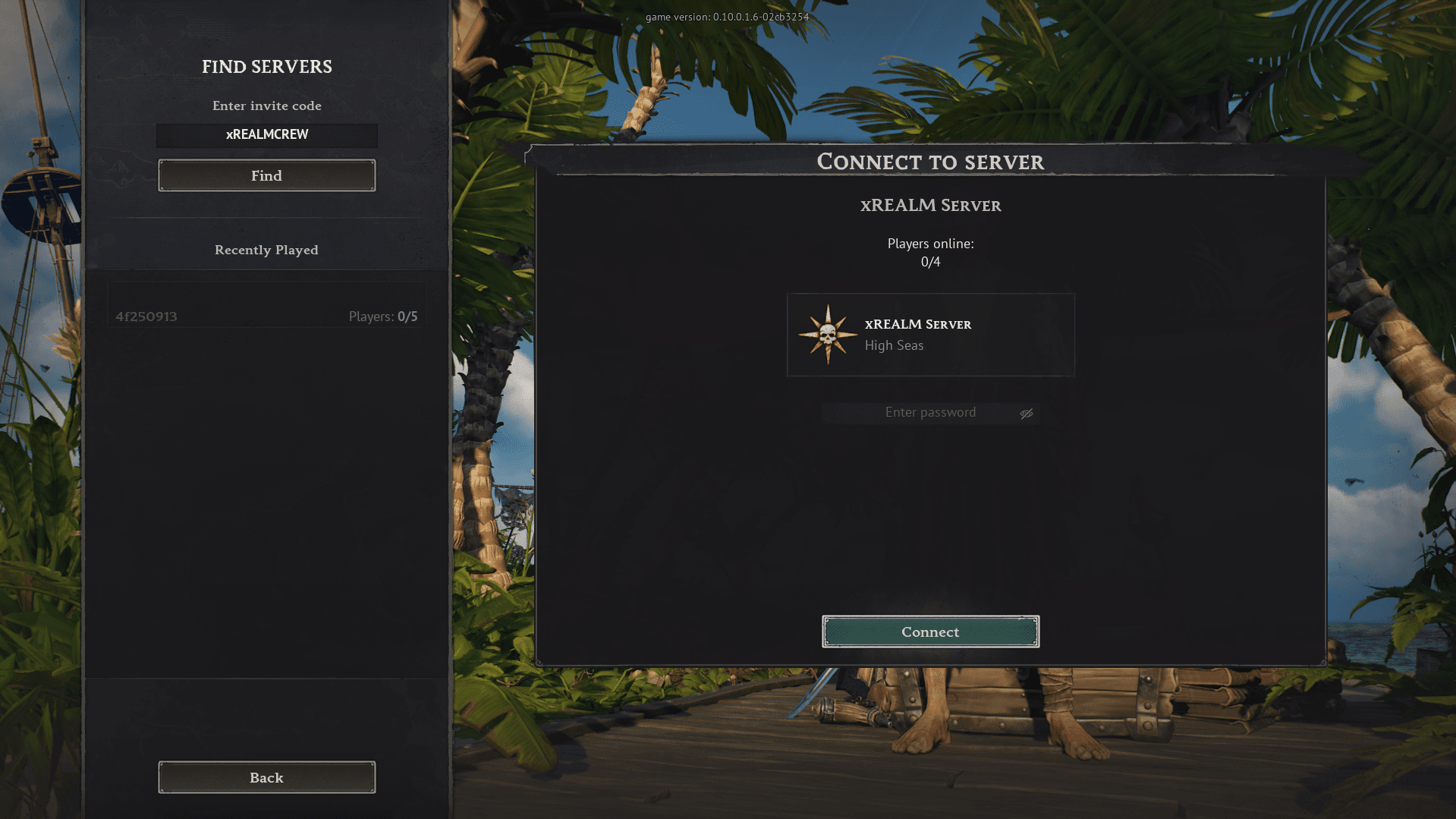The height and width of the screenshot is (819, 1456).
Task: Click the recently played server row background
Action: (266, 304)
